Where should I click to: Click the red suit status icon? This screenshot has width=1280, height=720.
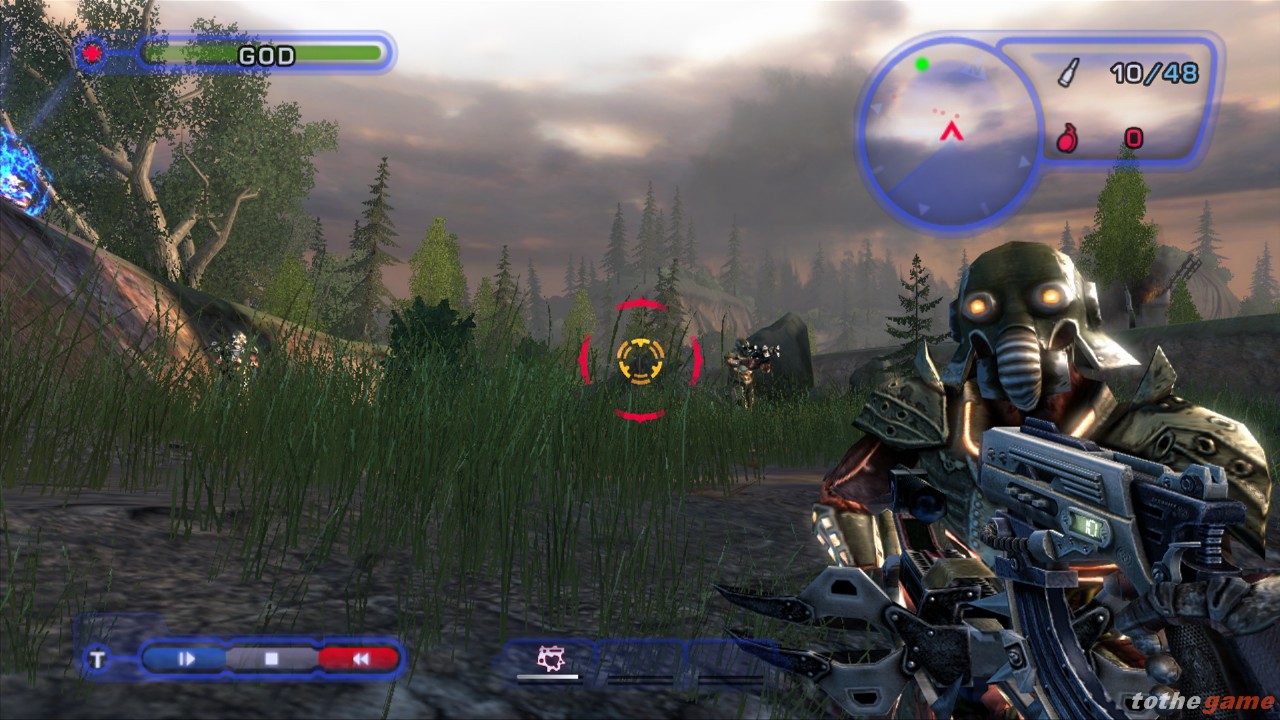[93, 53]
